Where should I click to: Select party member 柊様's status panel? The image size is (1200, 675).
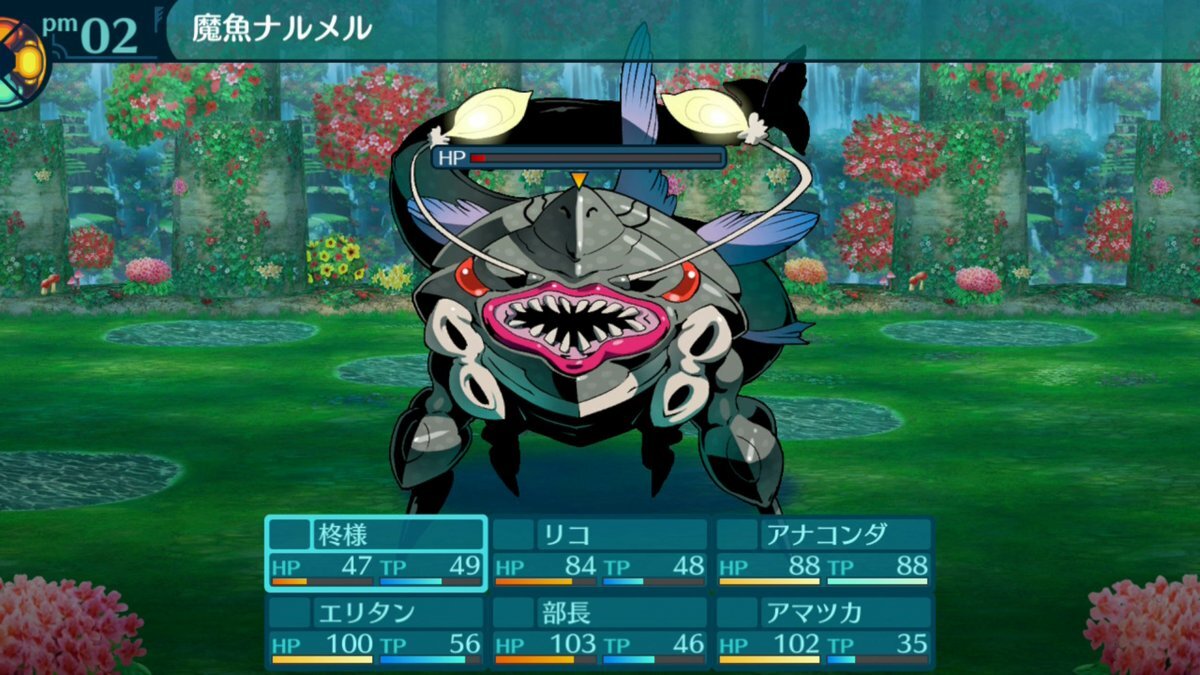(376, 552)
